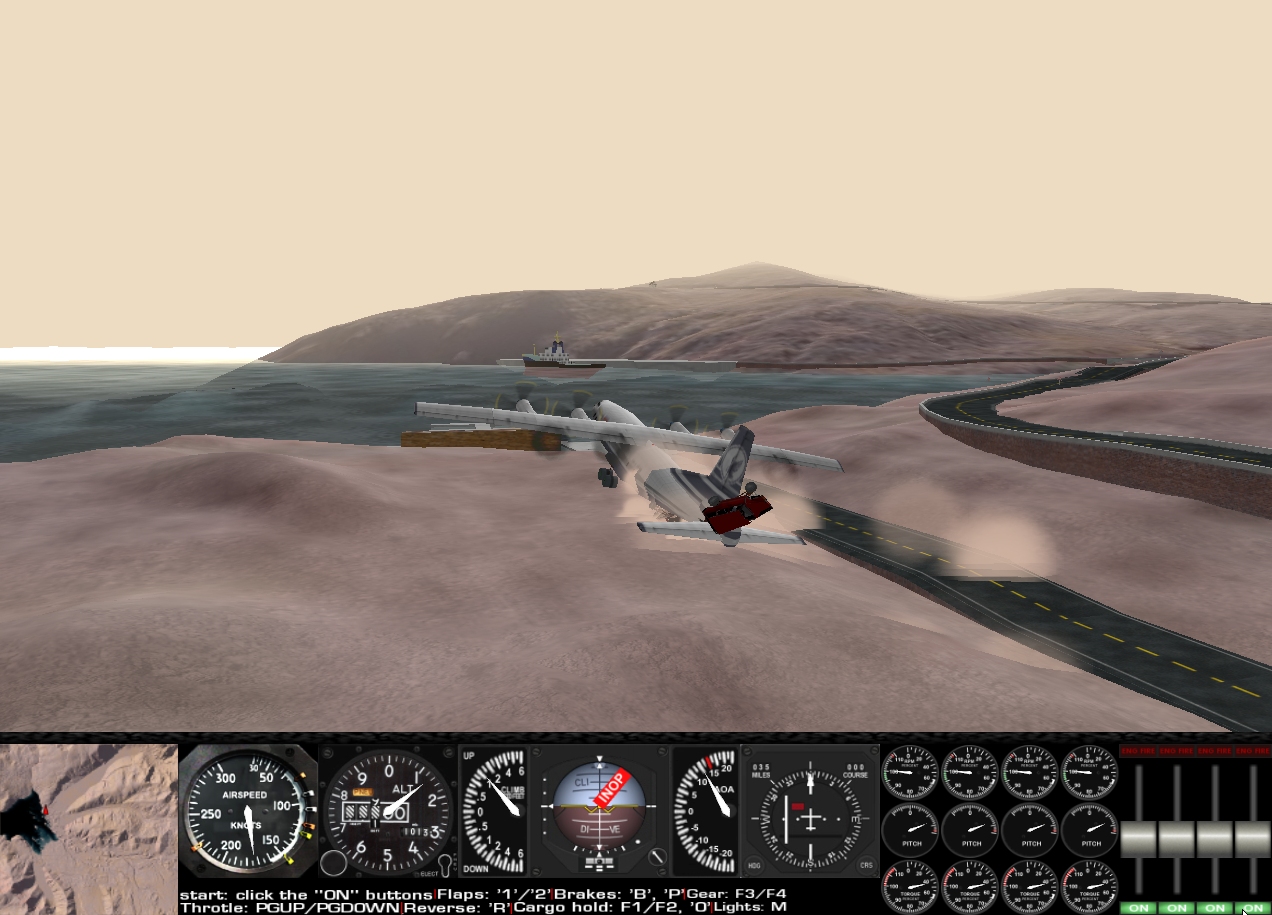
Task: Toggle the rightmost engine ON button
Action: [1252, 908]
